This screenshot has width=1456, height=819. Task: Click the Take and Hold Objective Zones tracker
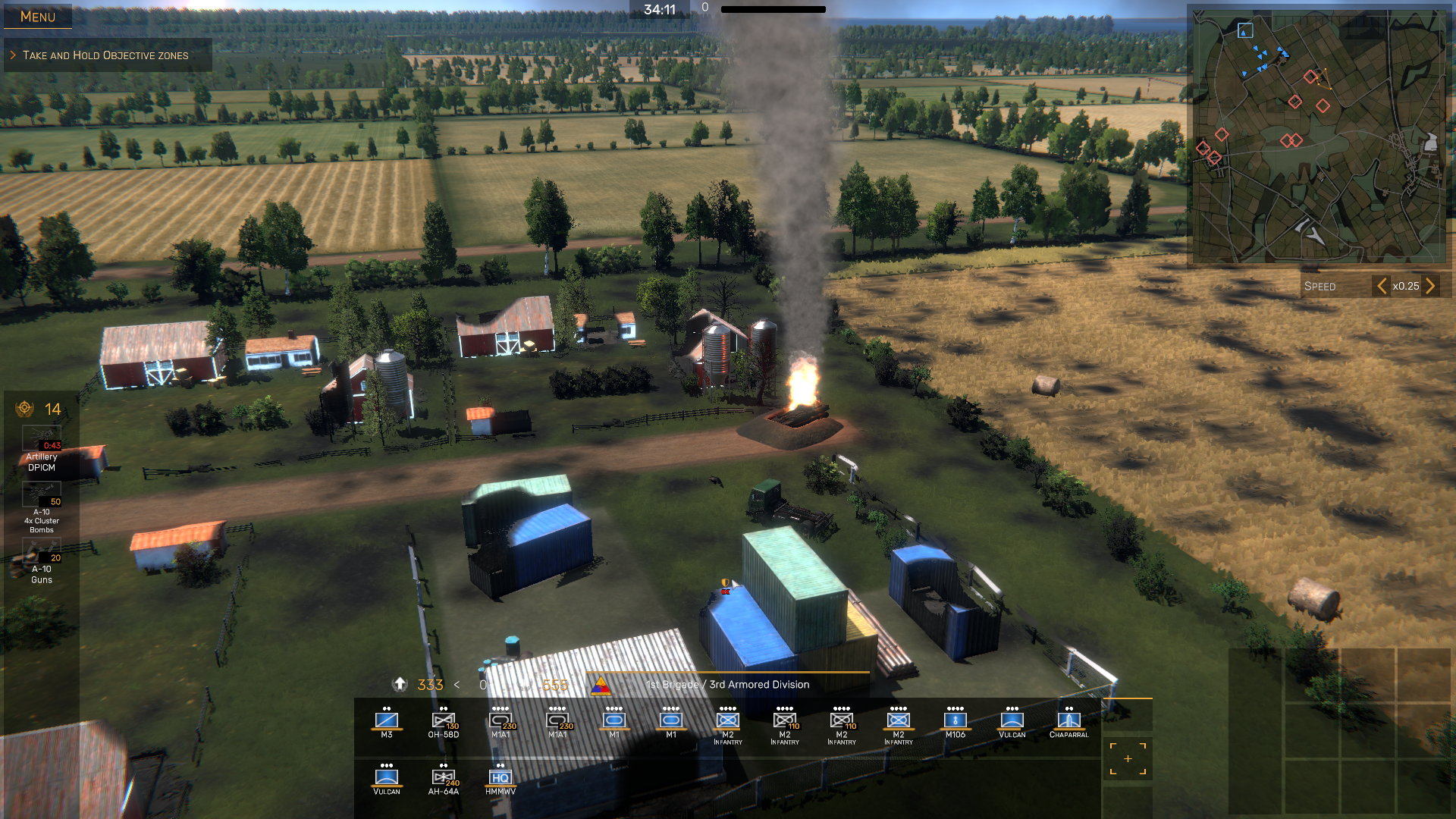pyautogui.click(x=105, y=55)
